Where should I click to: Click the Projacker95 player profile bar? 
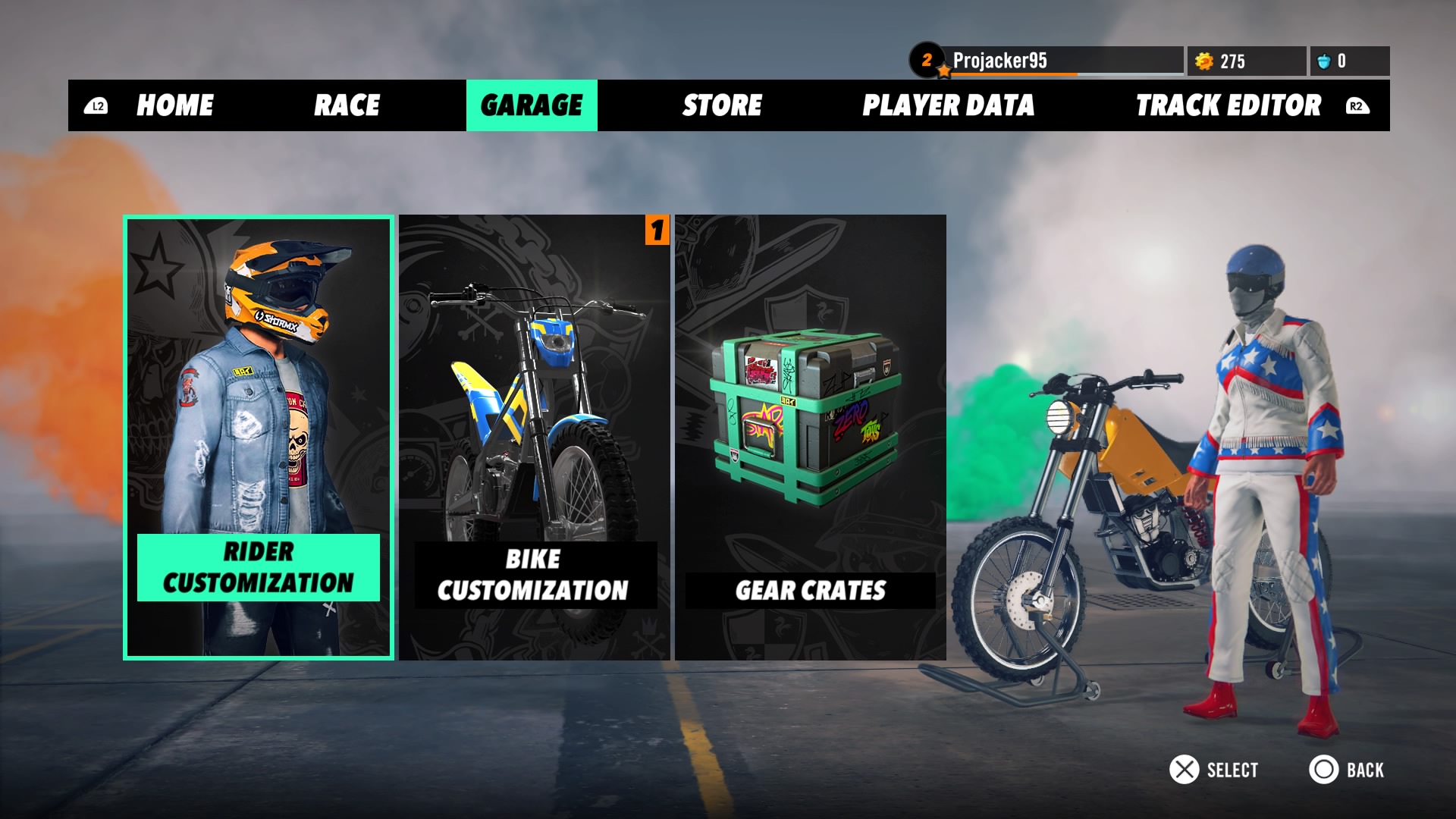coord(1046,61)
